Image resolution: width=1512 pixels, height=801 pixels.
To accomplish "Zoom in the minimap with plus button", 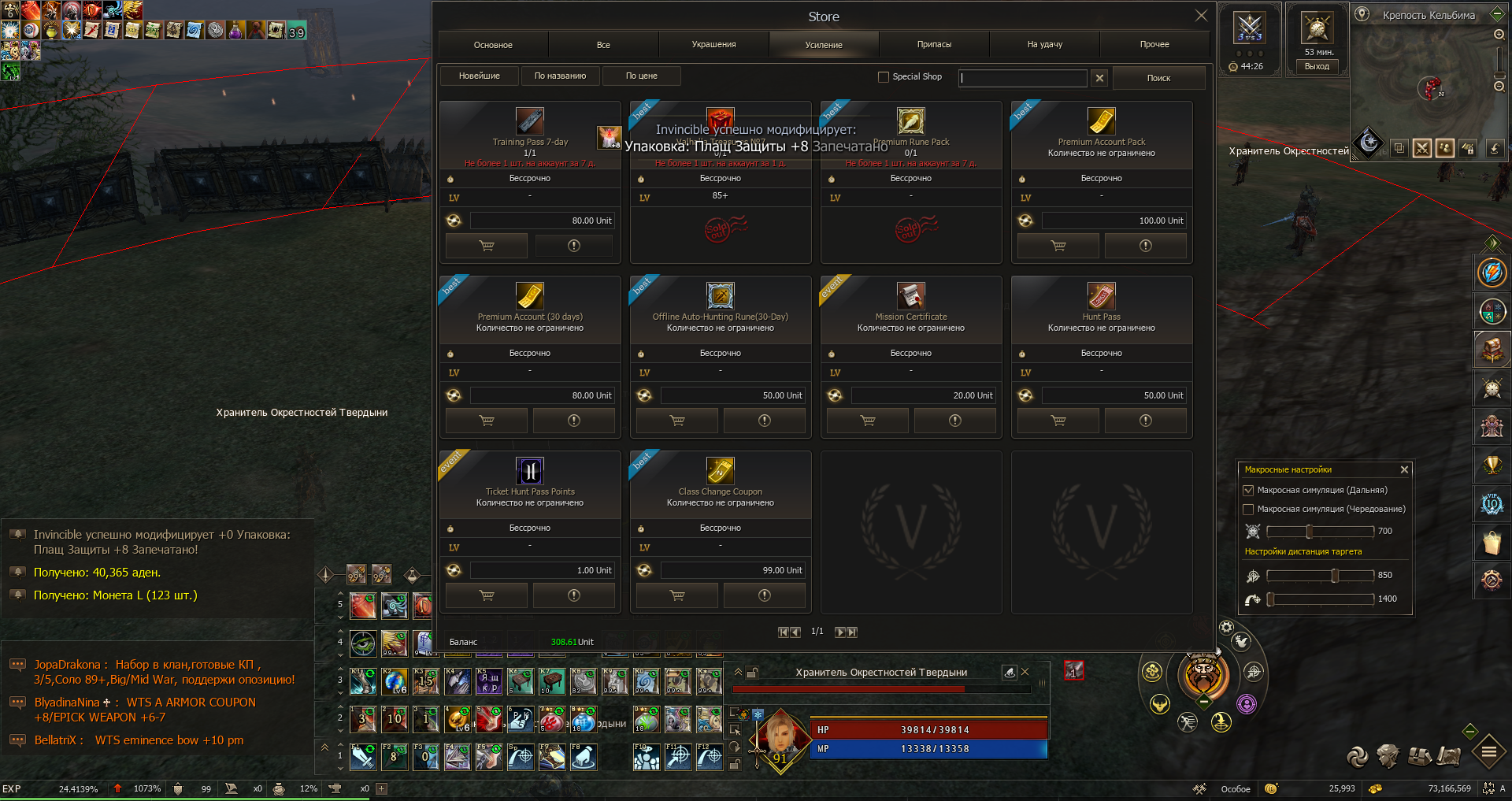I will click(1499, 35).
